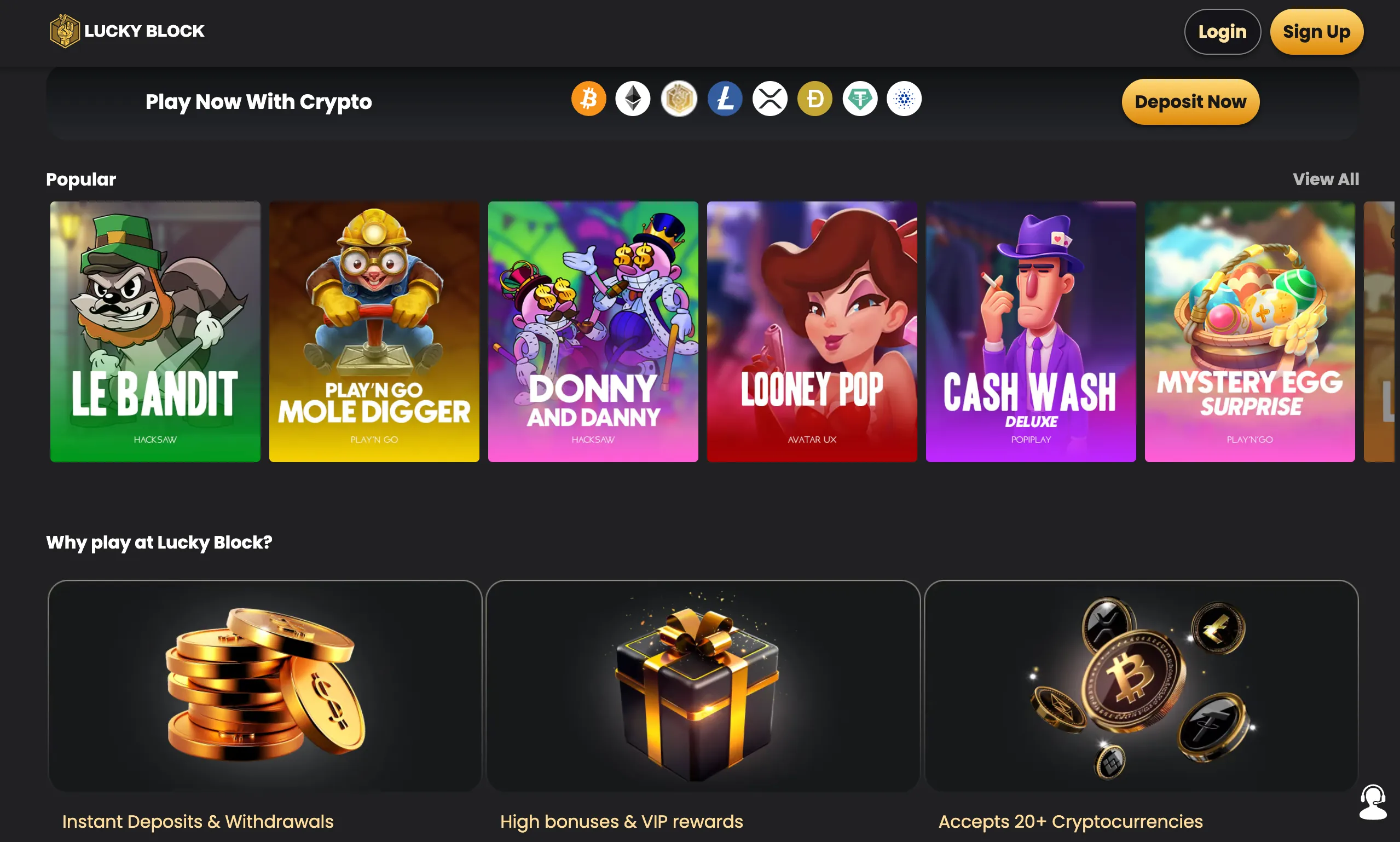This screenshot has width=1400, height=842.
Task: Select the Litecoin payment icon
Action: tap(725, 99)
